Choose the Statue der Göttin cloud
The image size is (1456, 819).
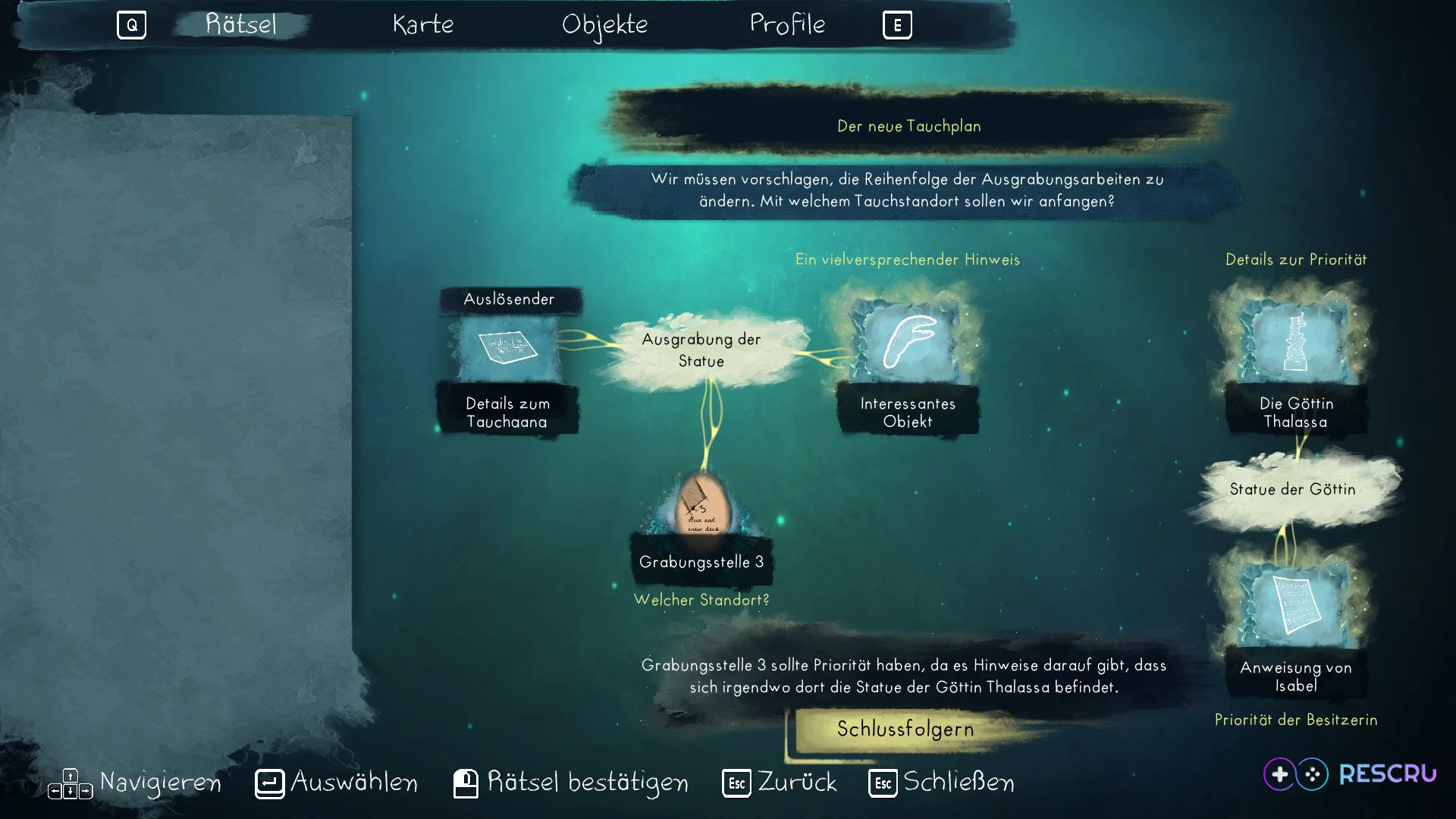point(1293,490)
